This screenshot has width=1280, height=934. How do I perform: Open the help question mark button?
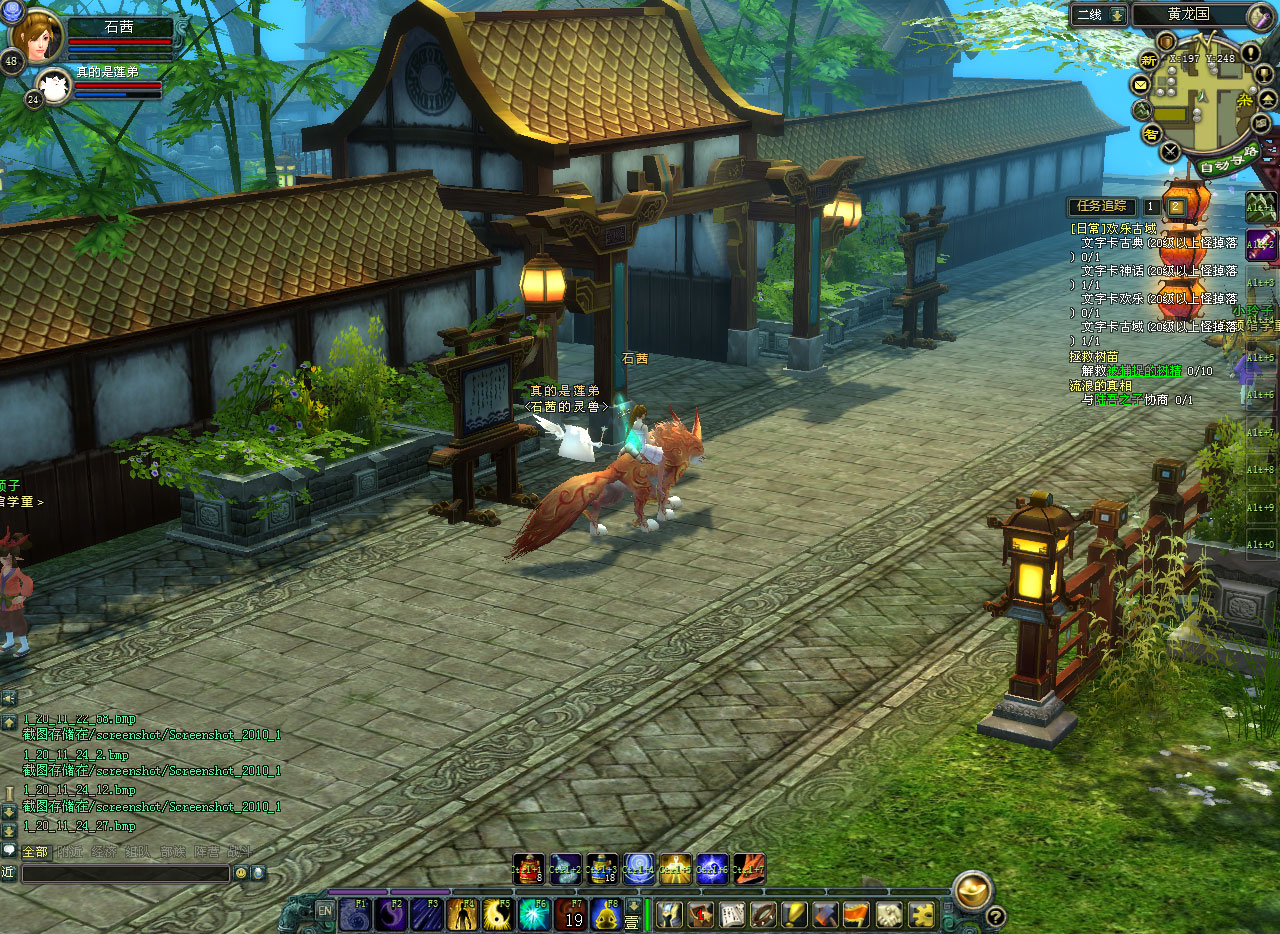pos(995,916)
